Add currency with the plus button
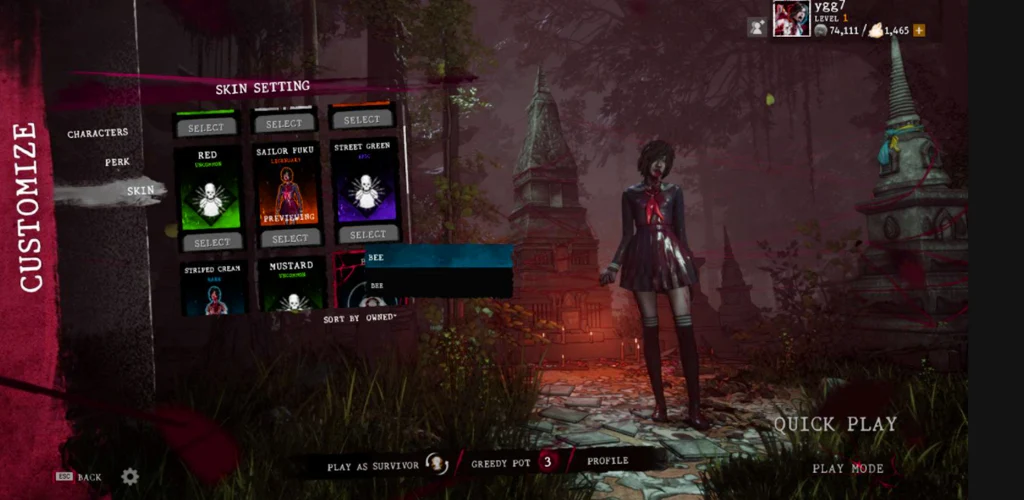 (919, 31)
